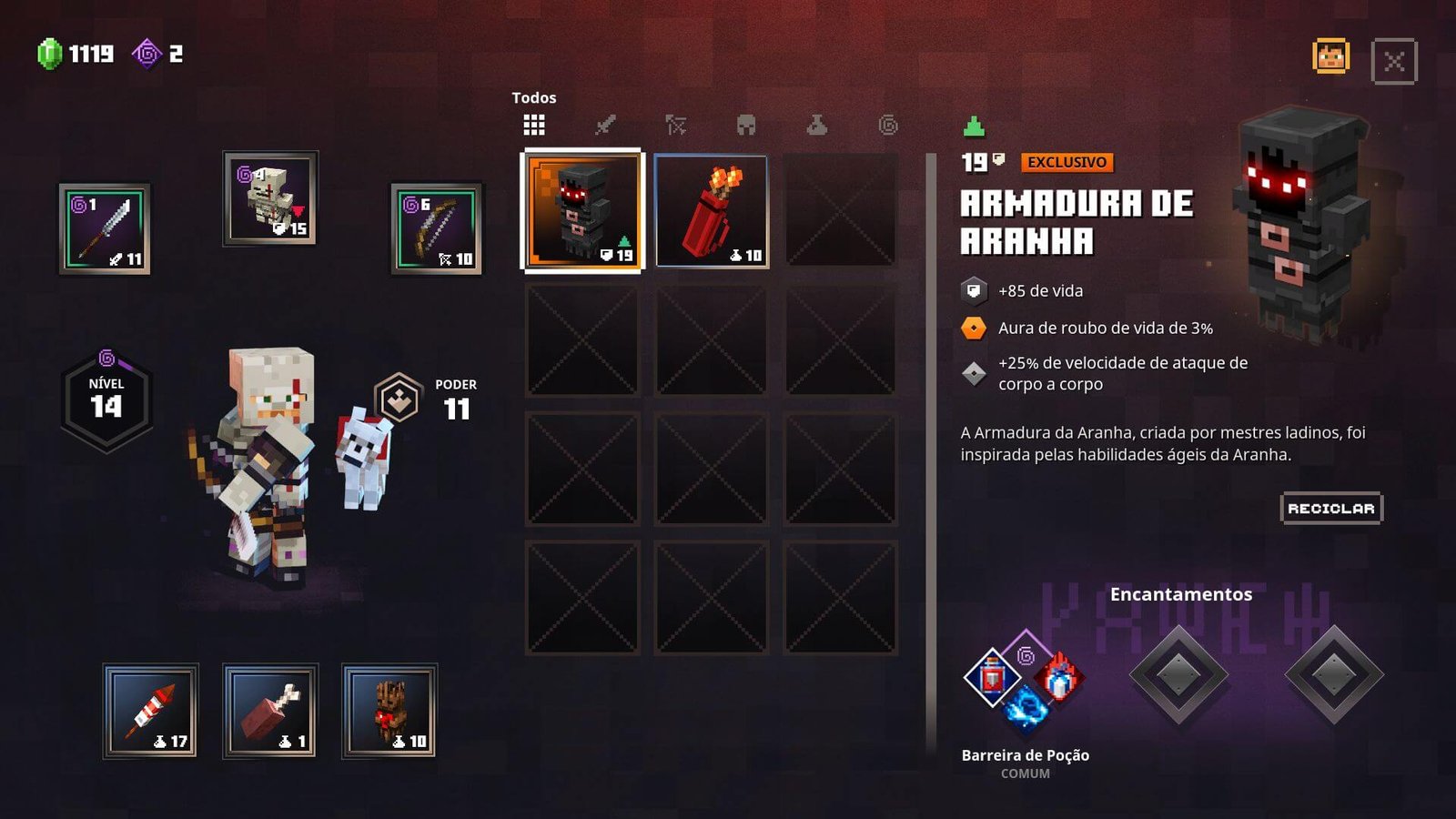Switch to the ranged bow filter tab

[x=675, y=125]
